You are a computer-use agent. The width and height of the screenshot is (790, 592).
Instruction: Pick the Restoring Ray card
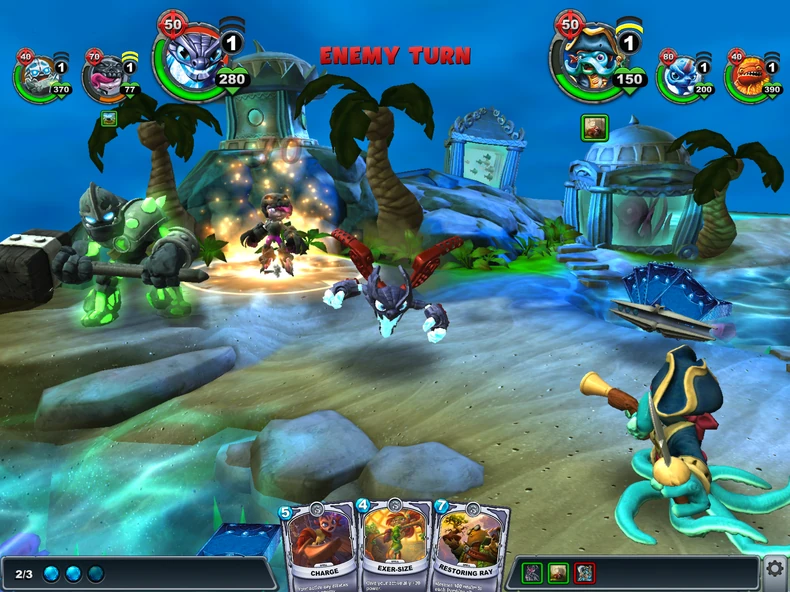coord(469,545)
